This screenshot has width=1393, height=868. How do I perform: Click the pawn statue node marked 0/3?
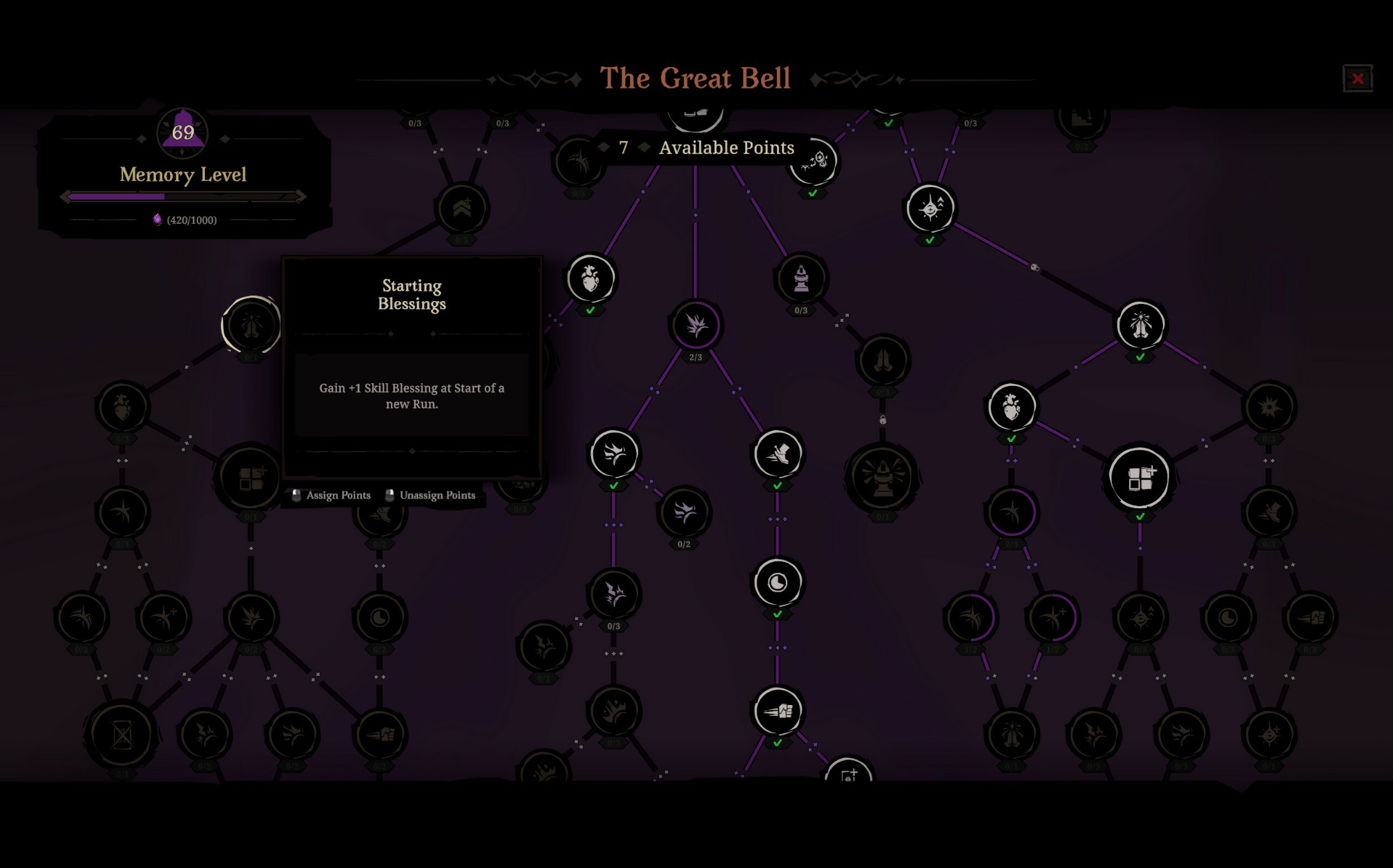pos(800,278)
